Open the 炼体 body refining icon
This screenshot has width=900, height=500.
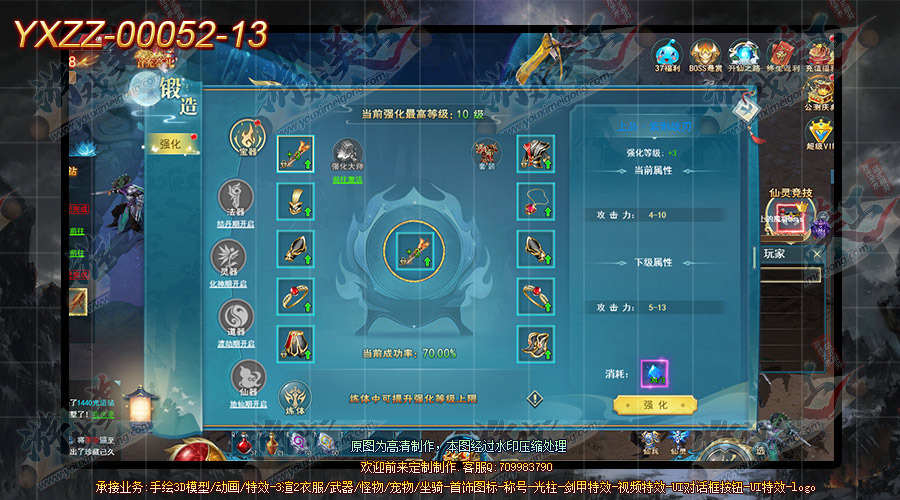(294, 397)
